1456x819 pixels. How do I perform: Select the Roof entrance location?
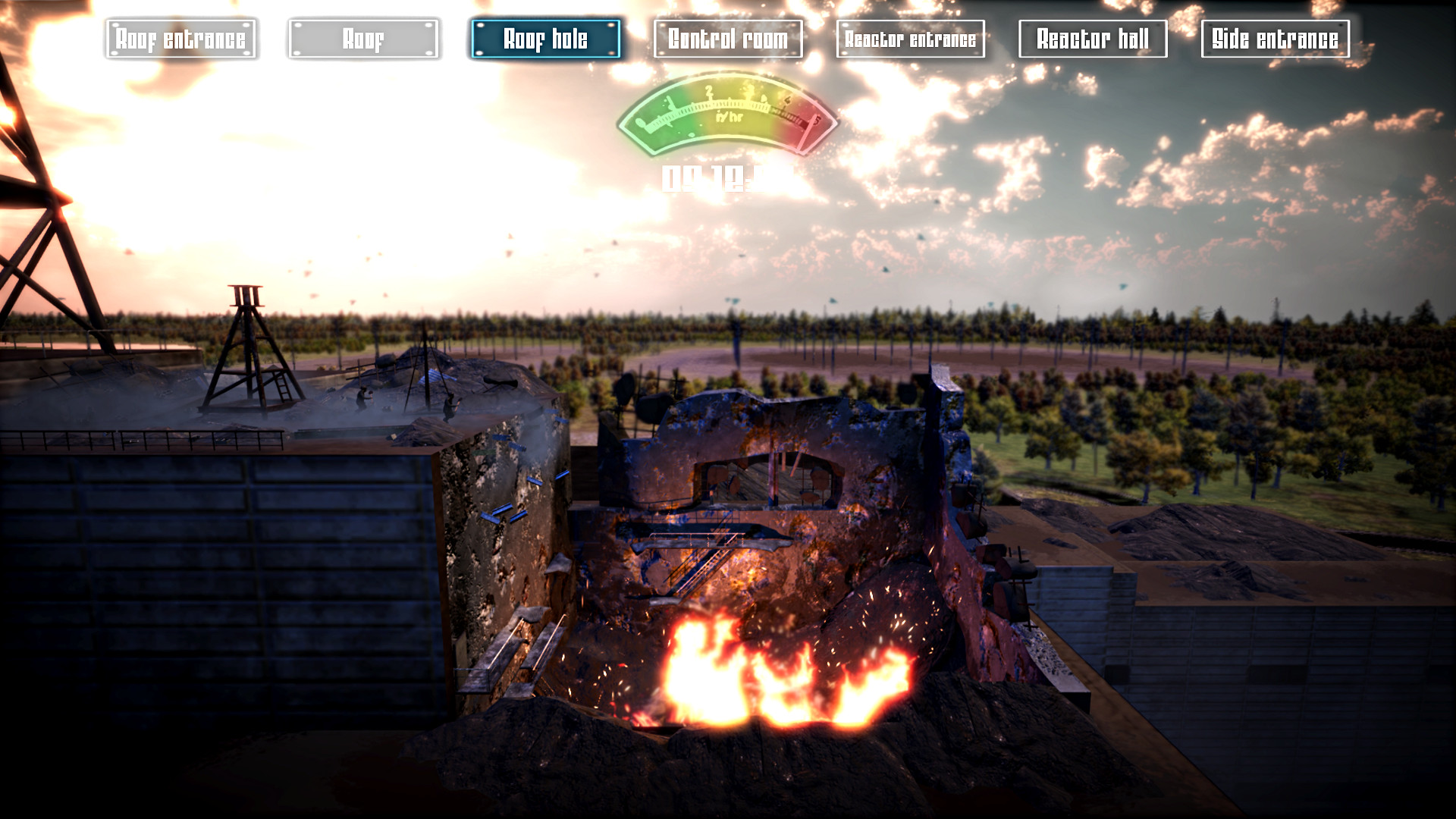pos(181,39)
